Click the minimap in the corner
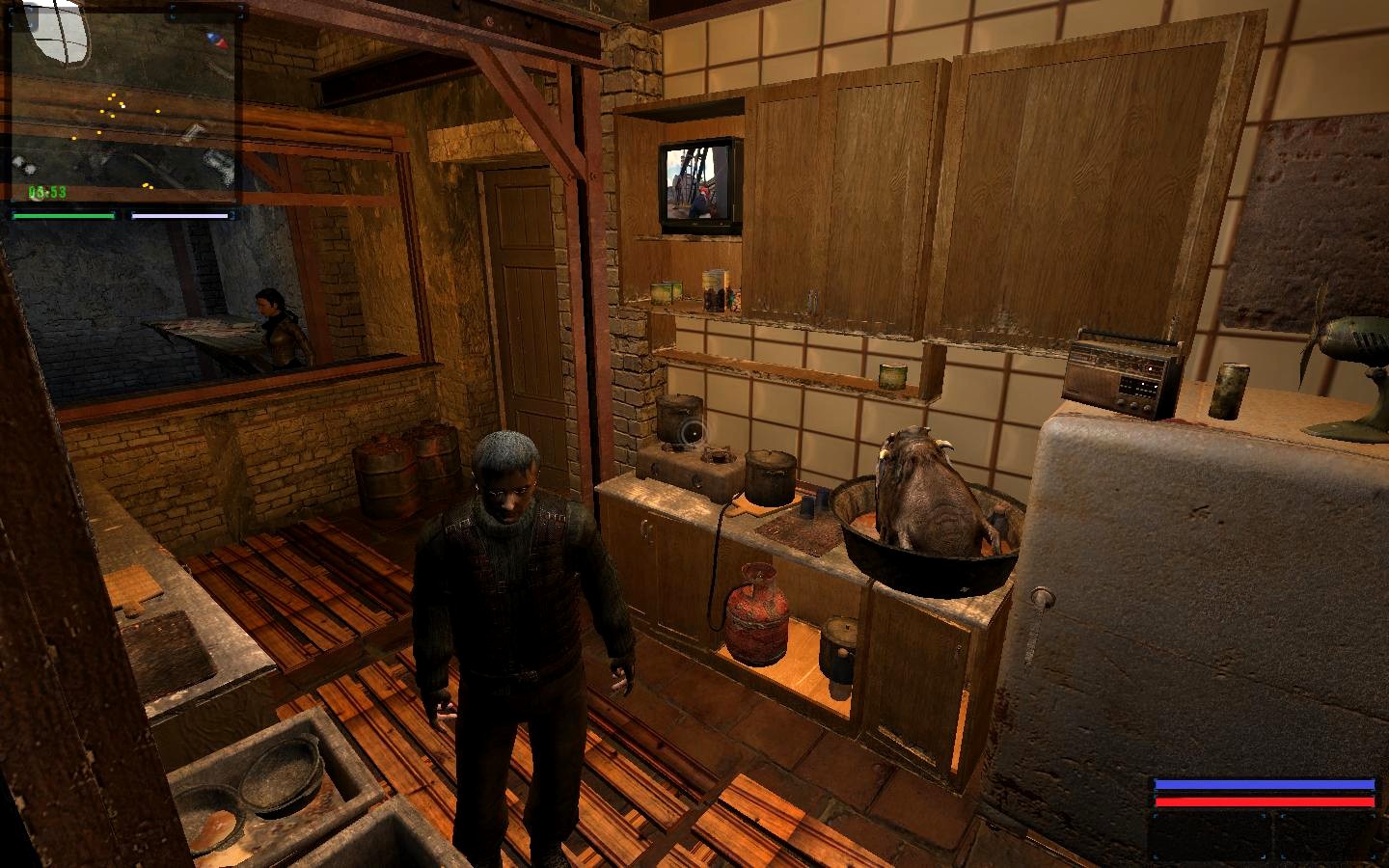 point(123,101)
